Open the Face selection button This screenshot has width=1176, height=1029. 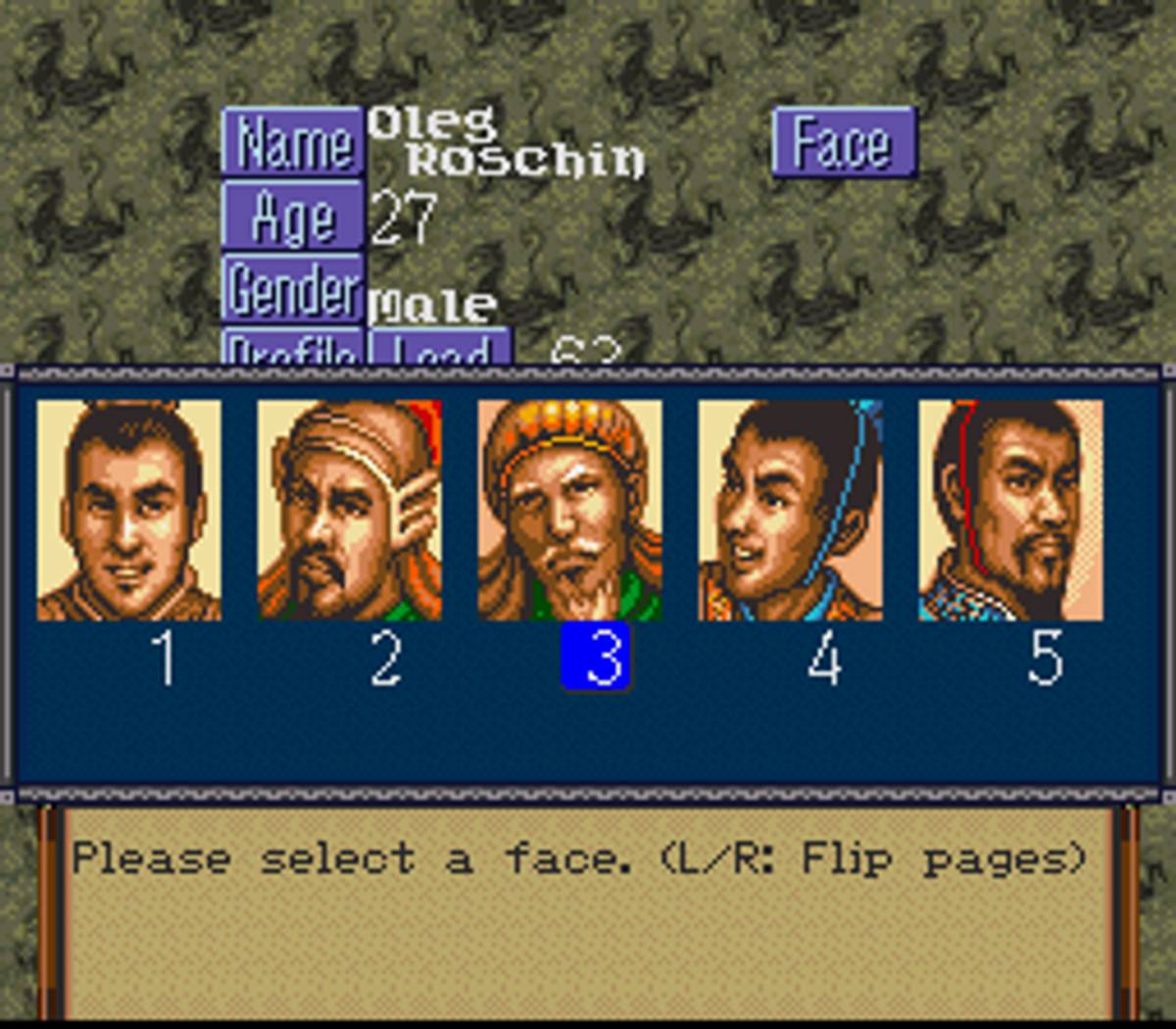(x=844, y=143)
